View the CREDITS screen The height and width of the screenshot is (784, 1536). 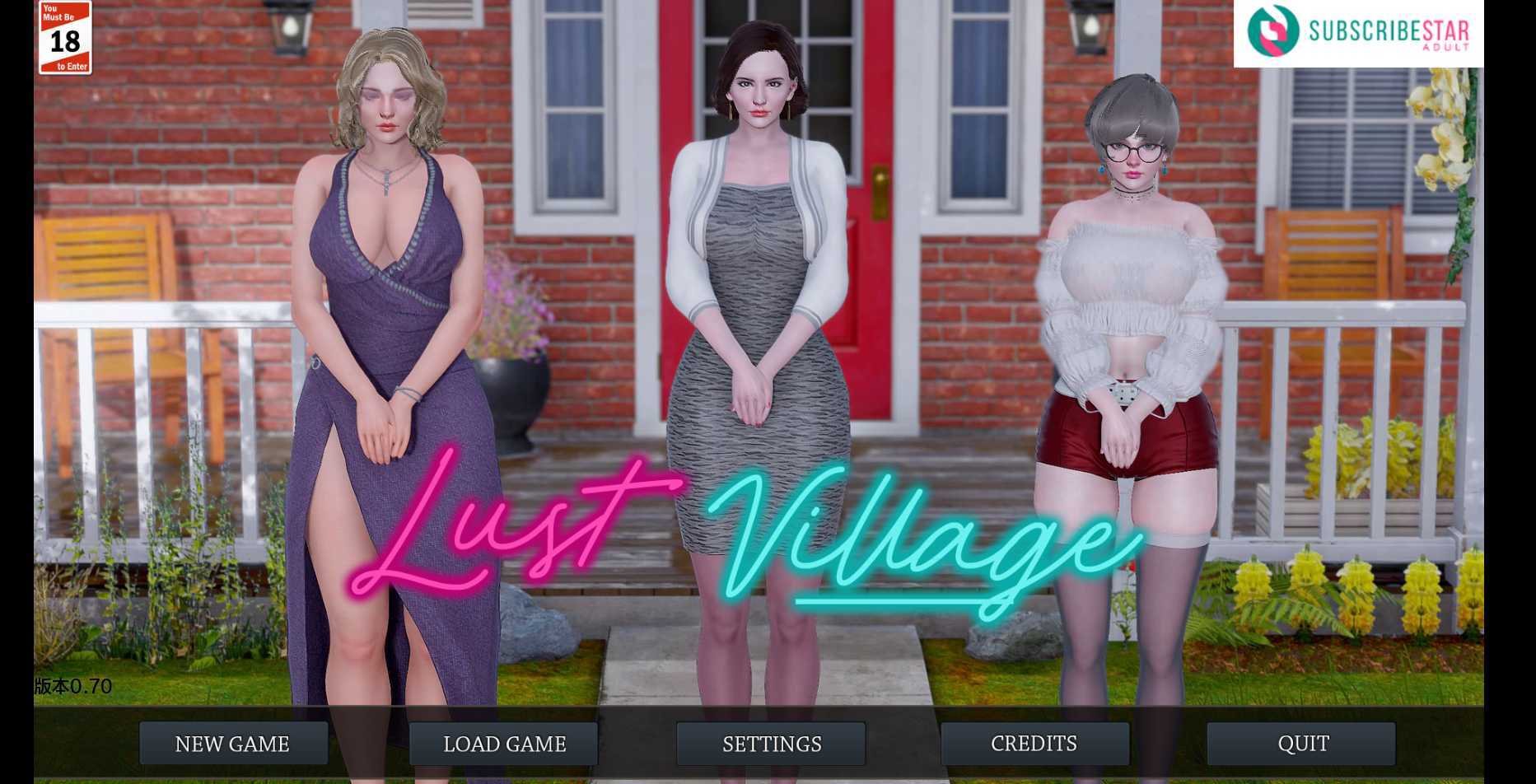pyautogui.click(x=1034, y=744)
